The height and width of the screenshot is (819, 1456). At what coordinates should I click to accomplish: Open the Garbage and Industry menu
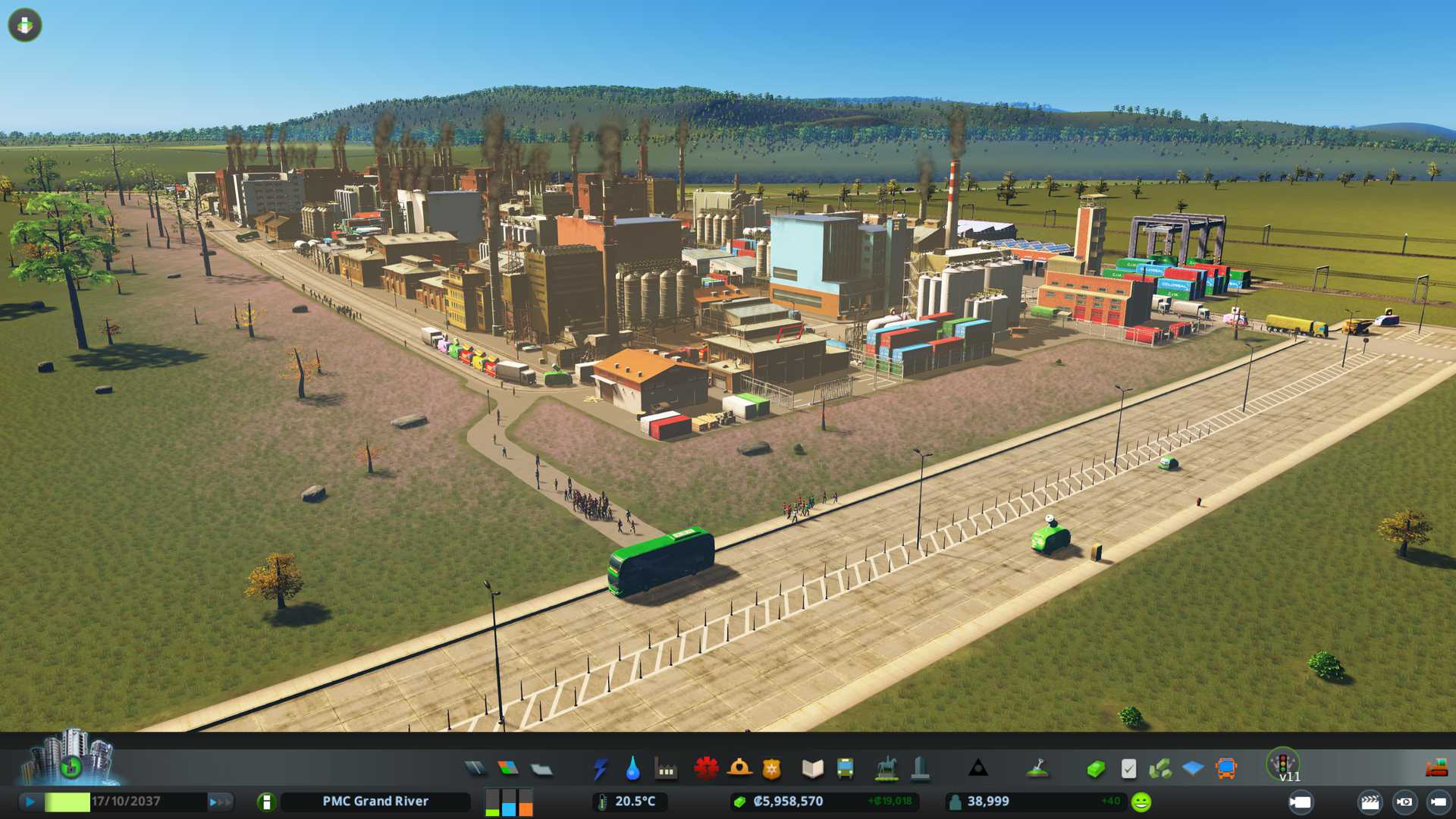click(666, 769)
